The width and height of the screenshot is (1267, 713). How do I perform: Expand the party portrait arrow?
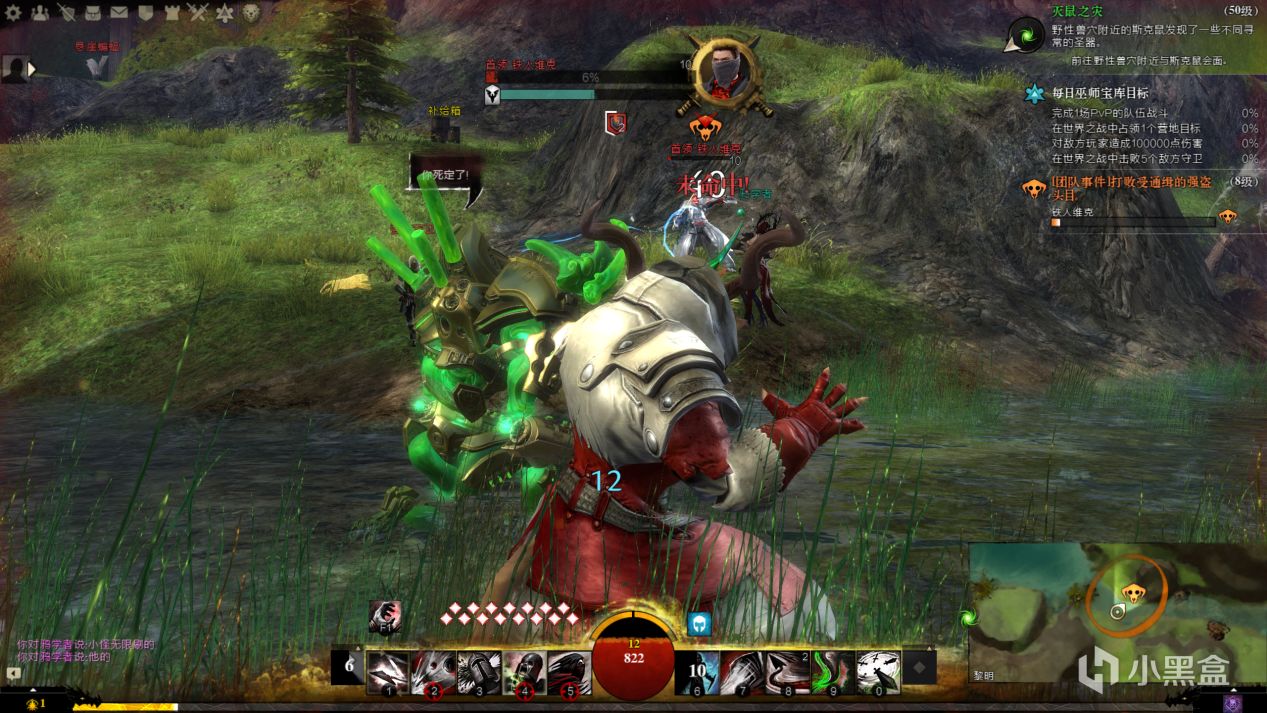(x=32, y=69)
